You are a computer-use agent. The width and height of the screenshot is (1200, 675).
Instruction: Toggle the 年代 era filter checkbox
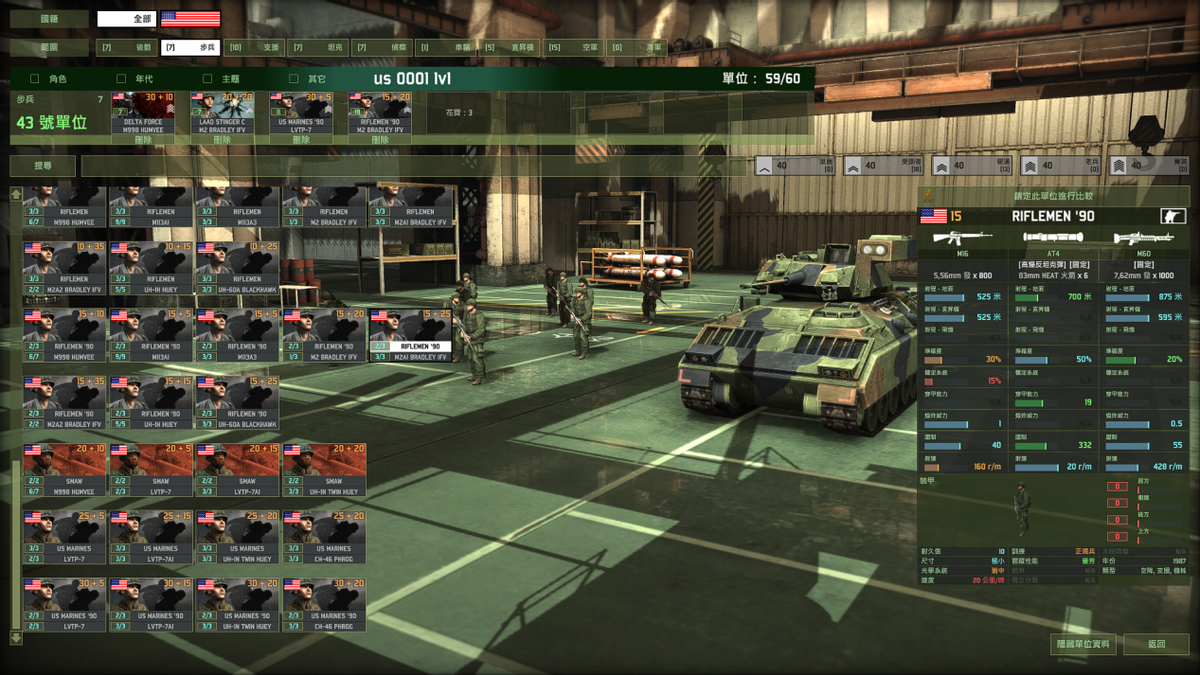point(121,78)
